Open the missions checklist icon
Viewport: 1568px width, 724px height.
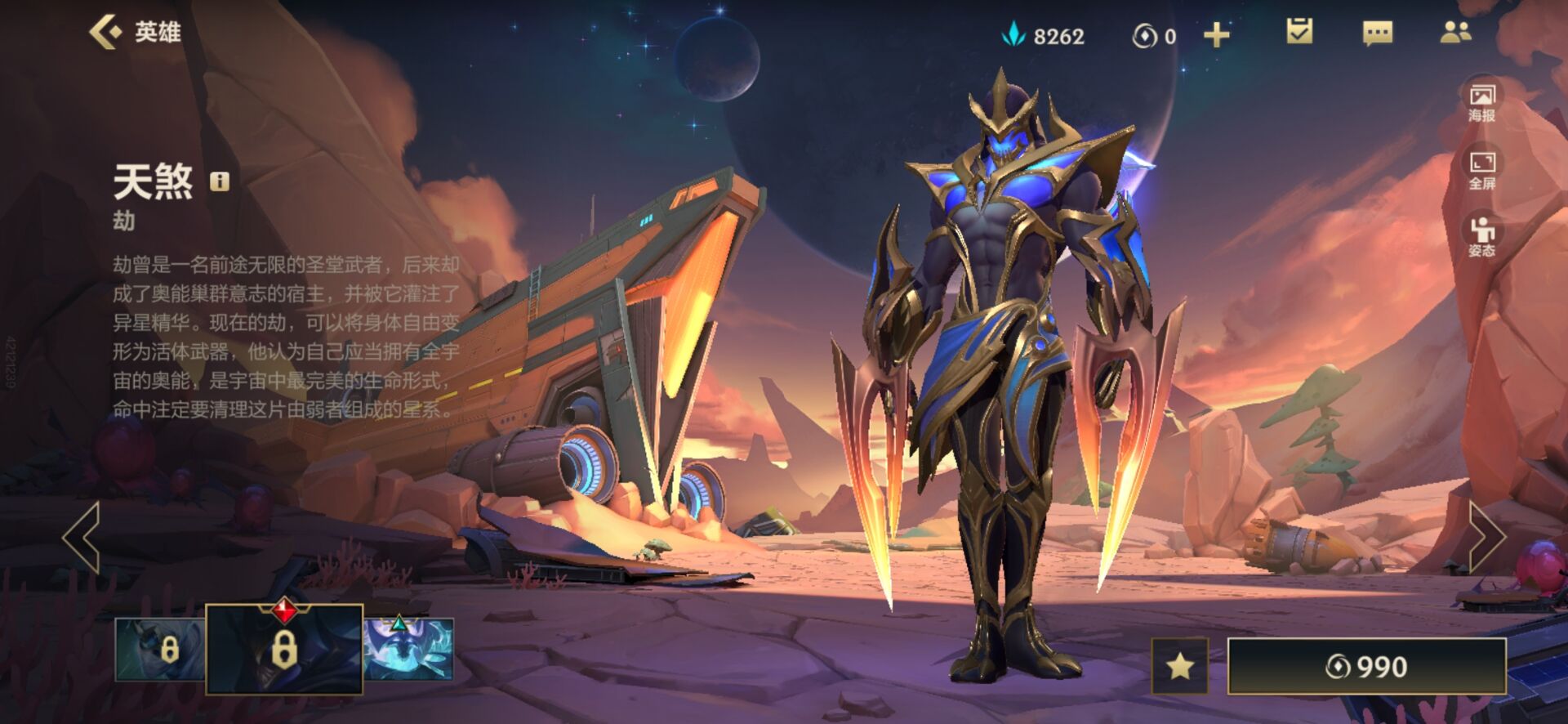(1298, 33)
